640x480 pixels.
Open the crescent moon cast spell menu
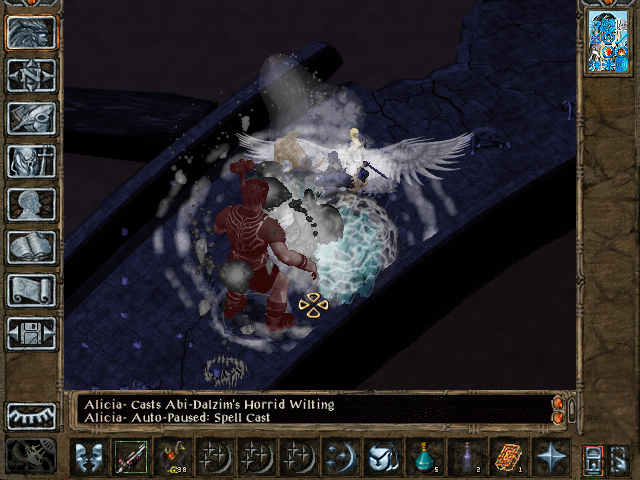tap(340, 457)
